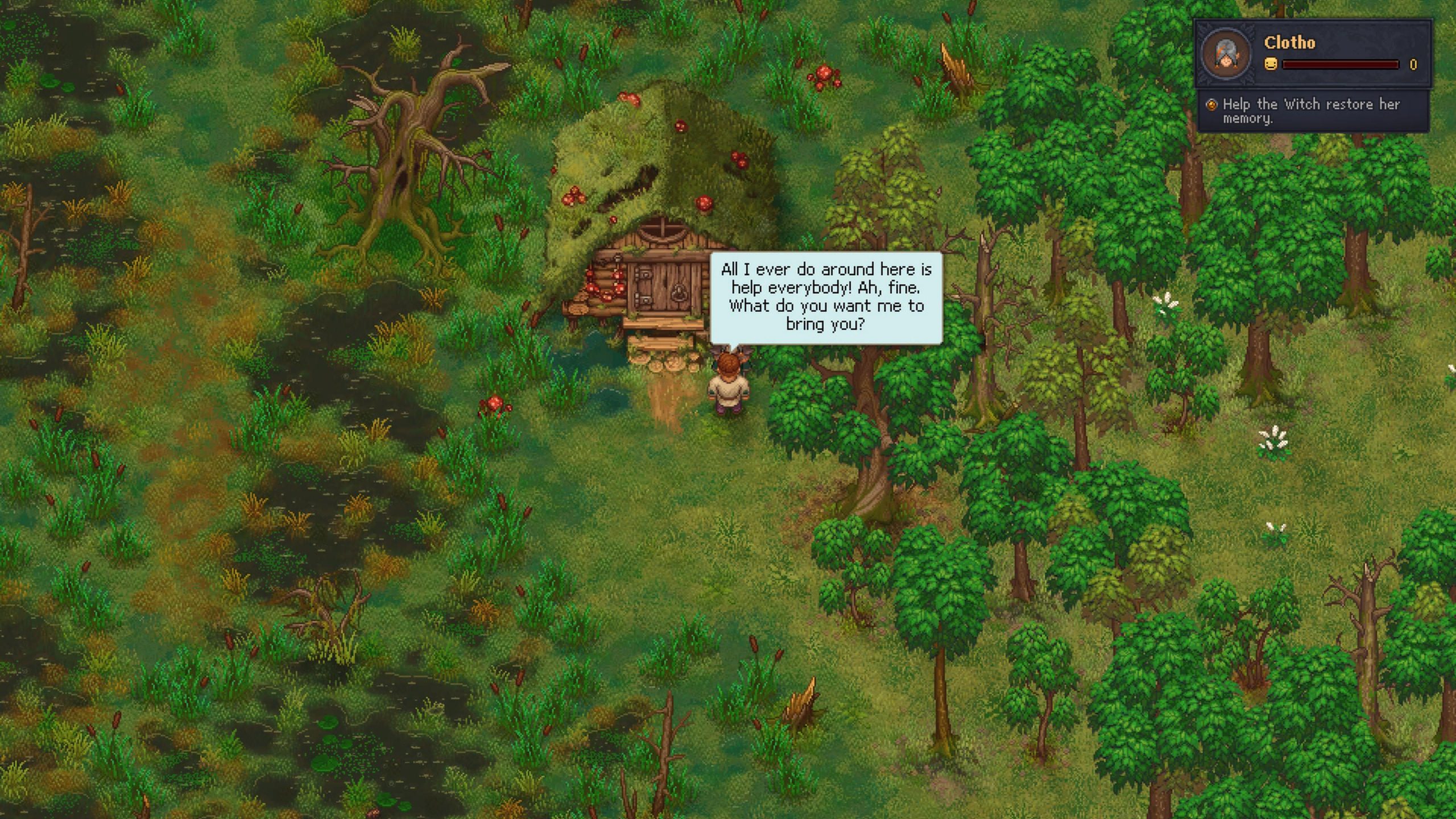Viewport: 1456px width, 819px height.
Task: Click Clotho's portrait icon
Action: point(1226,53)
